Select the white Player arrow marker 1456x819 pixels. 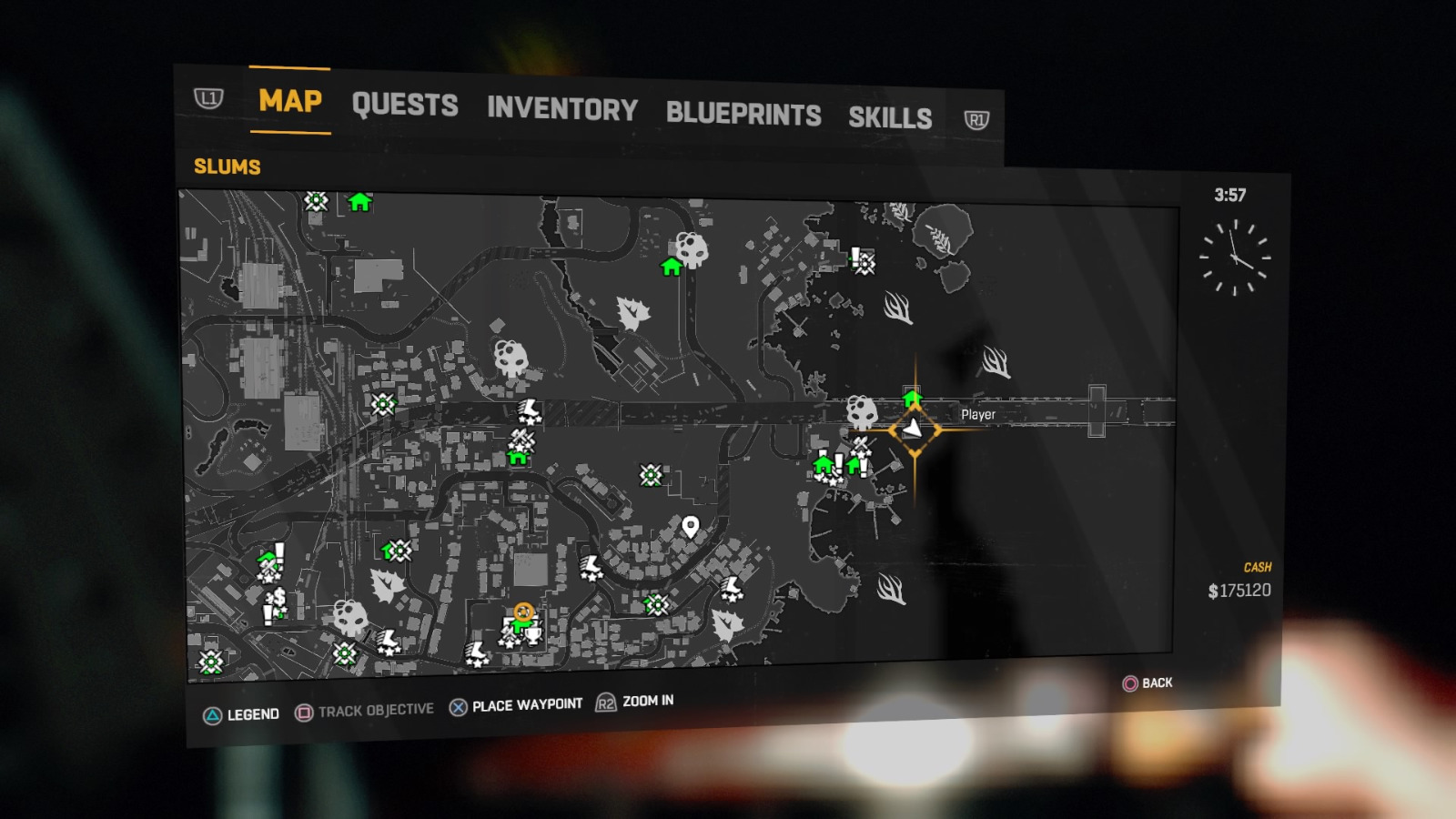tap(915, 428)
